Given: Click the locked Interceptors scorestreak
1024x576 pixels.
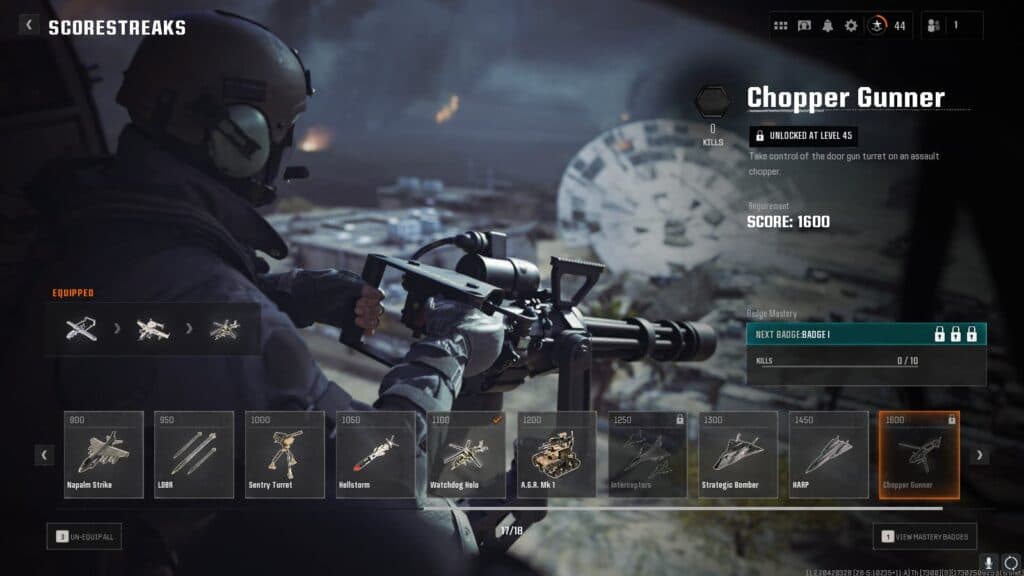Looking at the screenshot, I should tap(647, 454).
